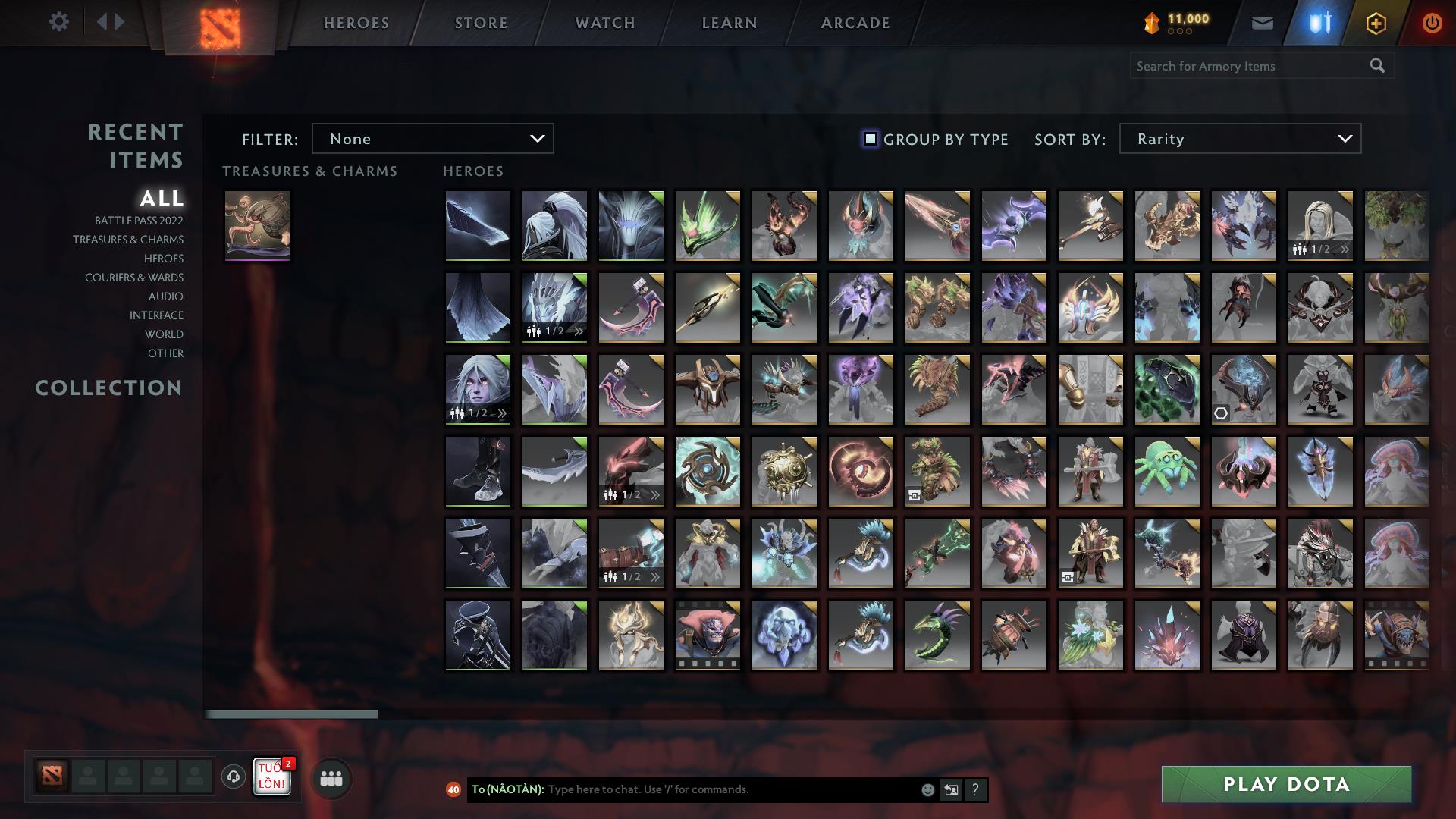This screenshot has width=1456, height=819.
Task: Open the mail notifications icon
Action: coord(1263,23)
